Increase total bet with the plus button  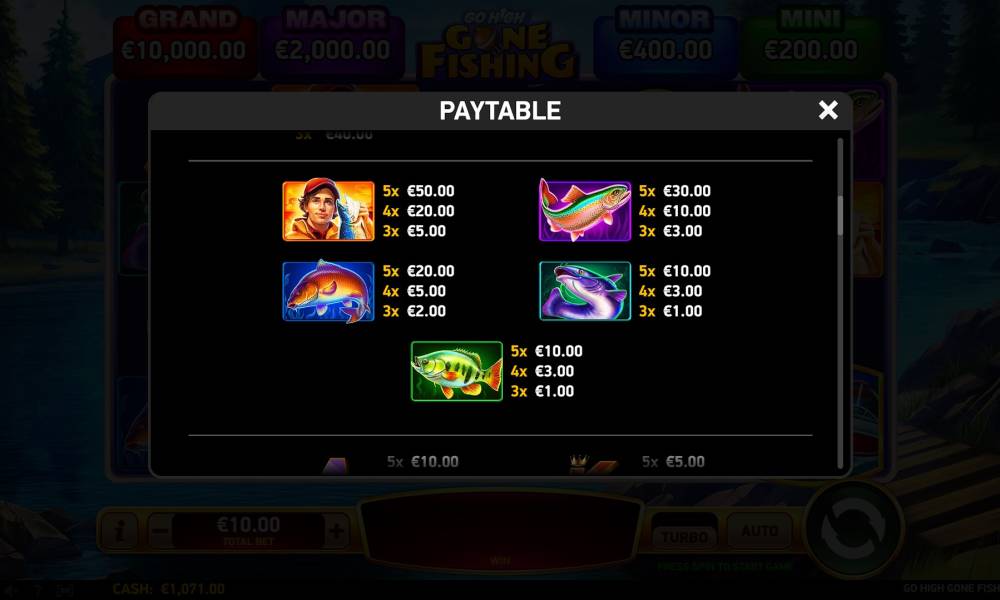coord(336,531)
